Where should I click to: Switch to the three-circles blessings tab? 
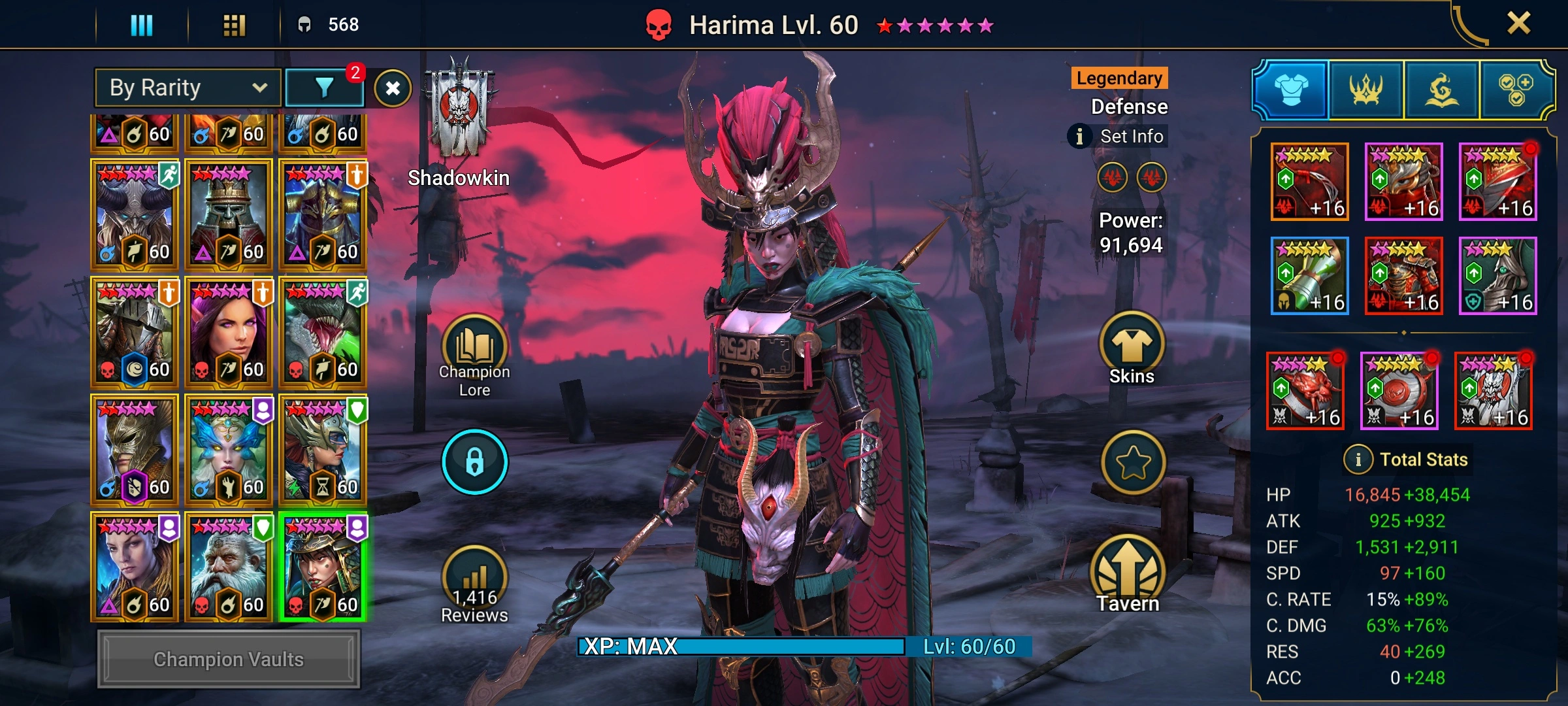tap(1516, 90)
